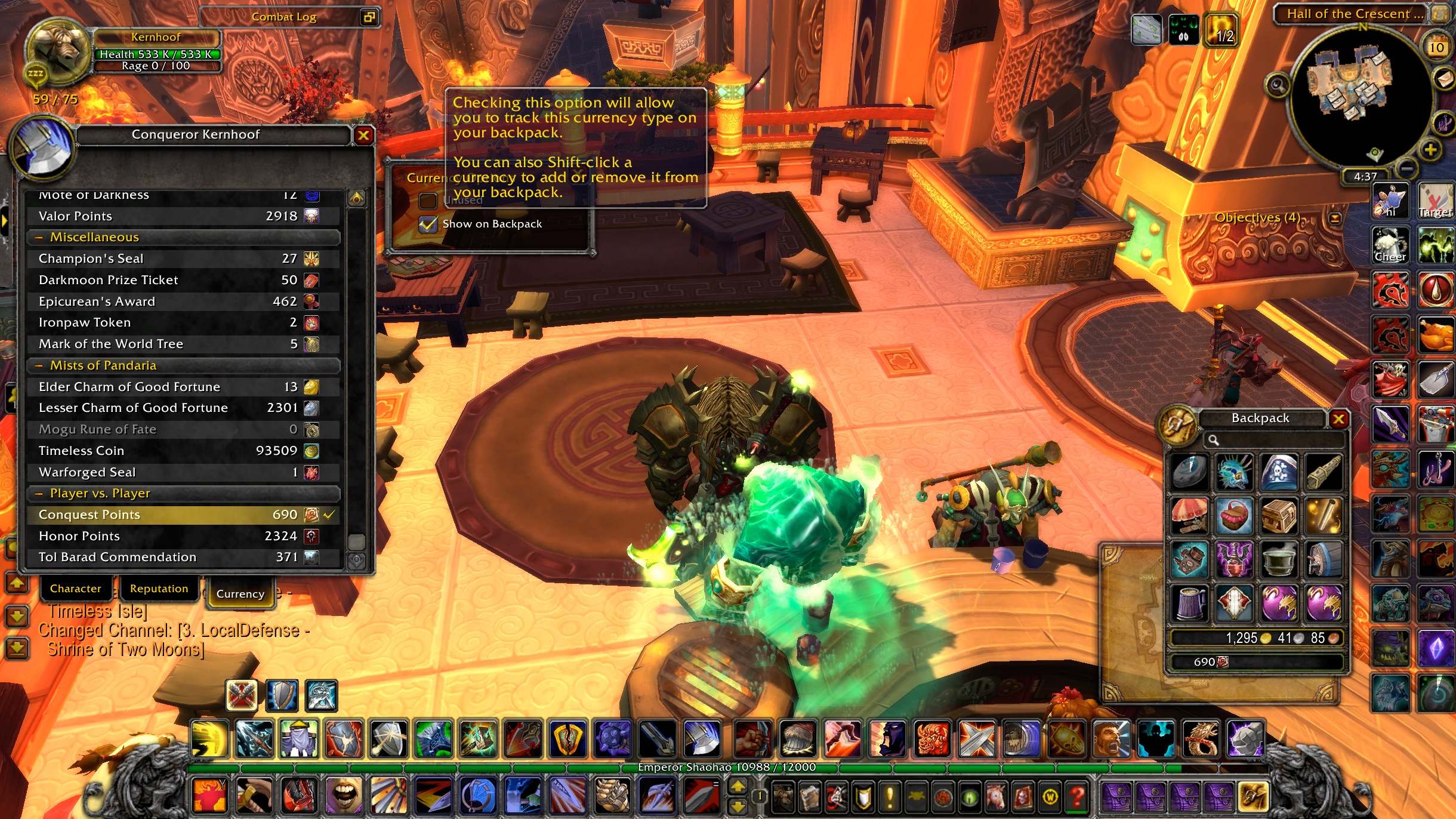Collapse the Player vs. Player category
The width and height of the screenshot is (1456, 819).
tap(39, 494)
